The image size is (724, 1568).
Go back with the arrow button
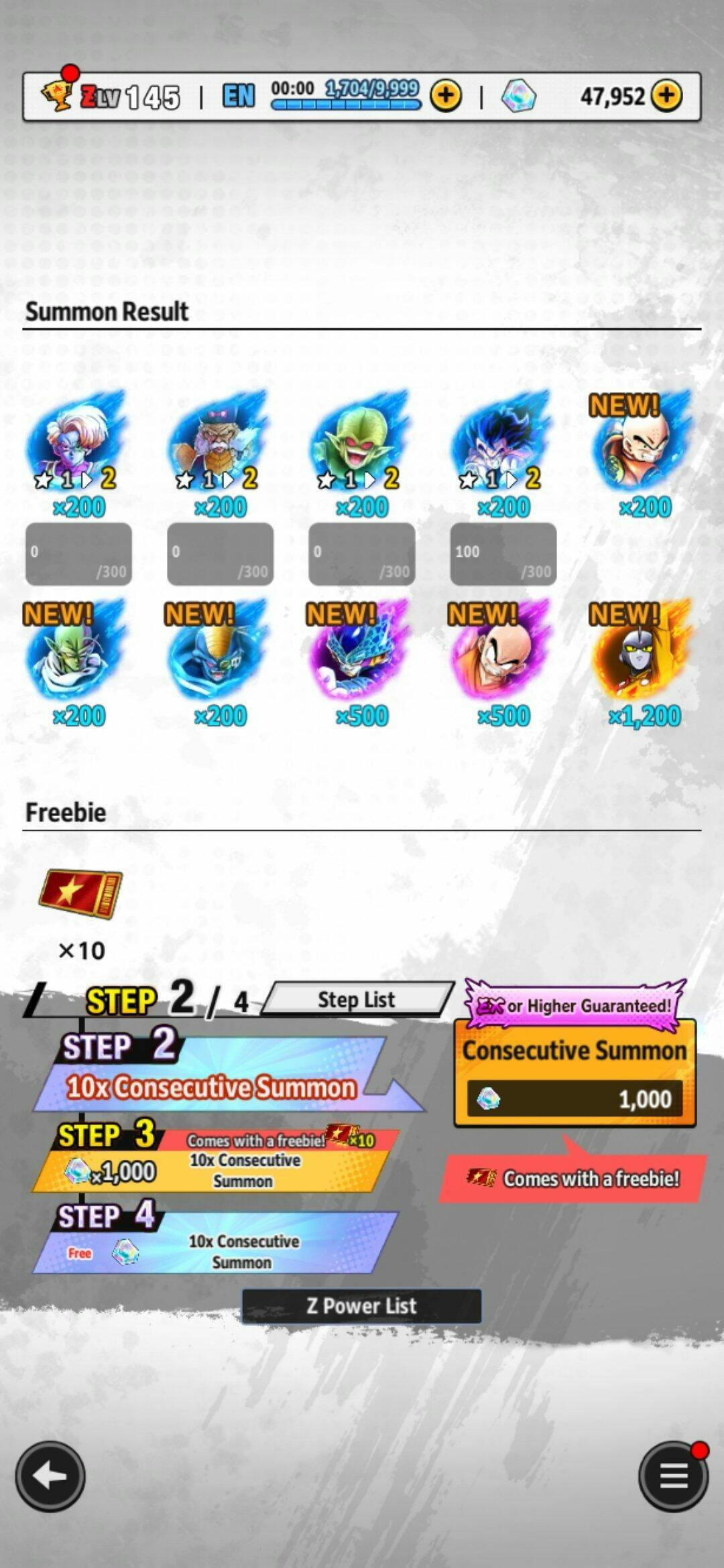(50, 1476)
